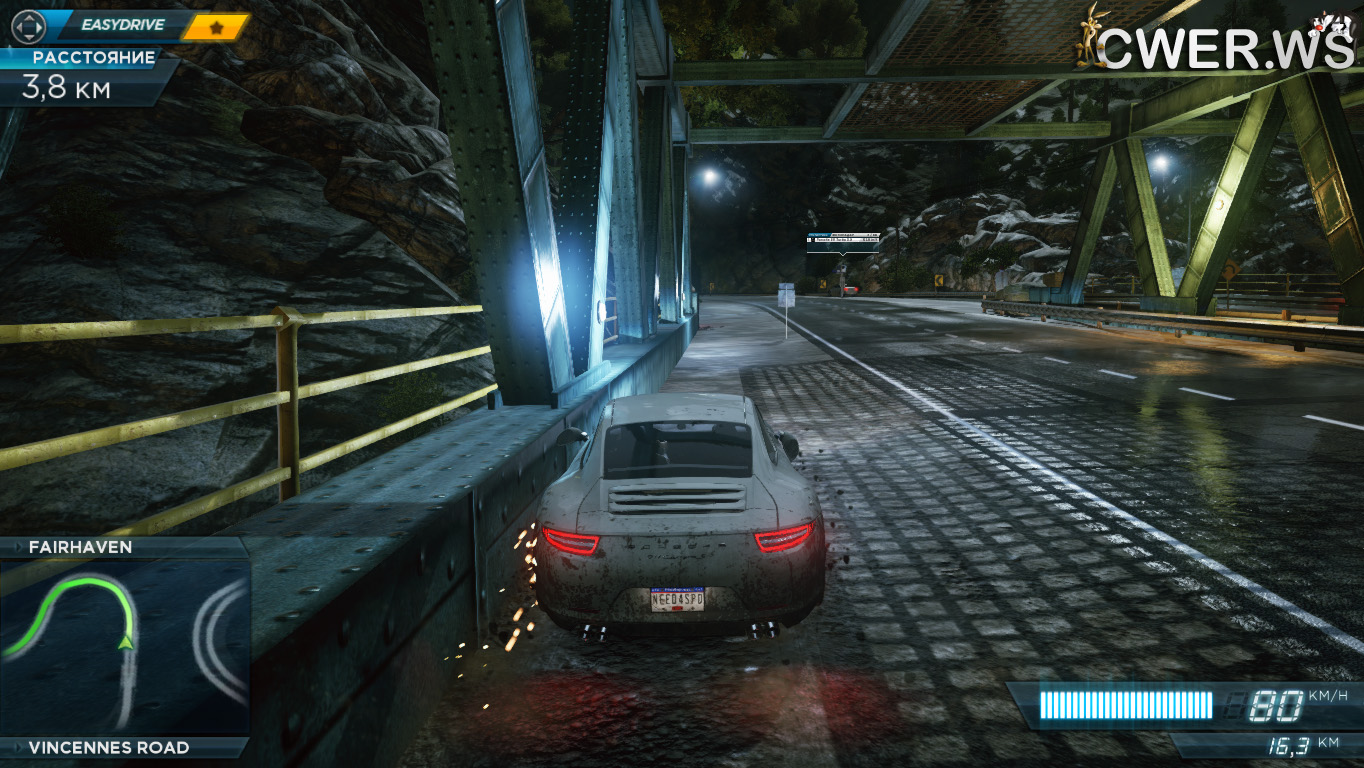Open the CWER.WS watermark logo

(x=1215, y=45)
